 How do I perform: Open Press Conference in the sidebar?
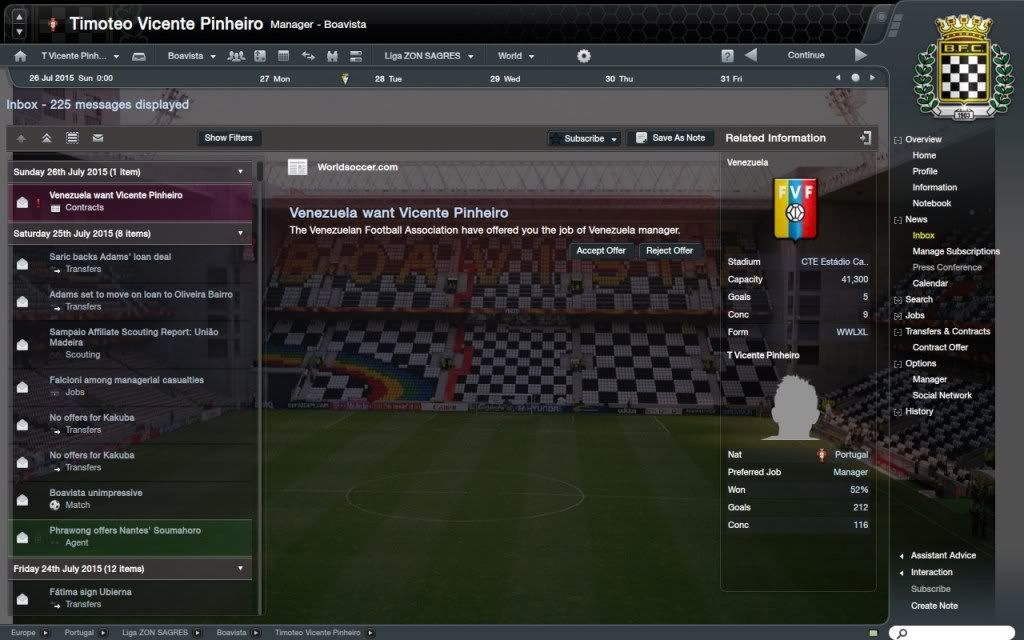click(946, 267)
